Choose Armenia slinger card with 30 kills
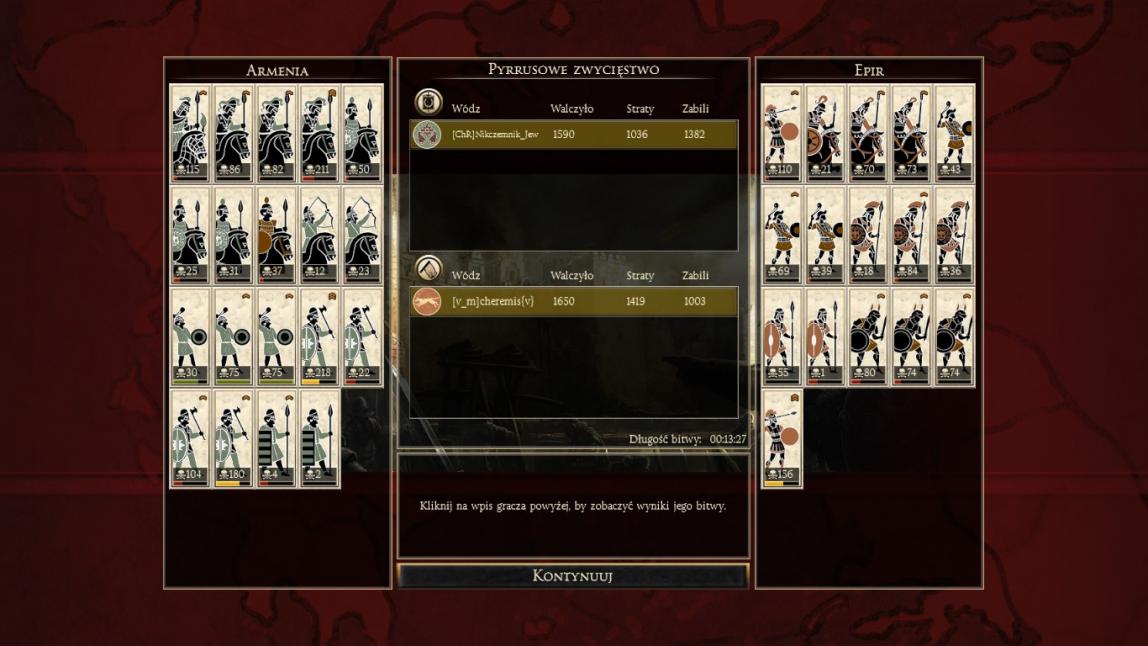This screenshot has height=646, width=1148. (x=189, y=336)
